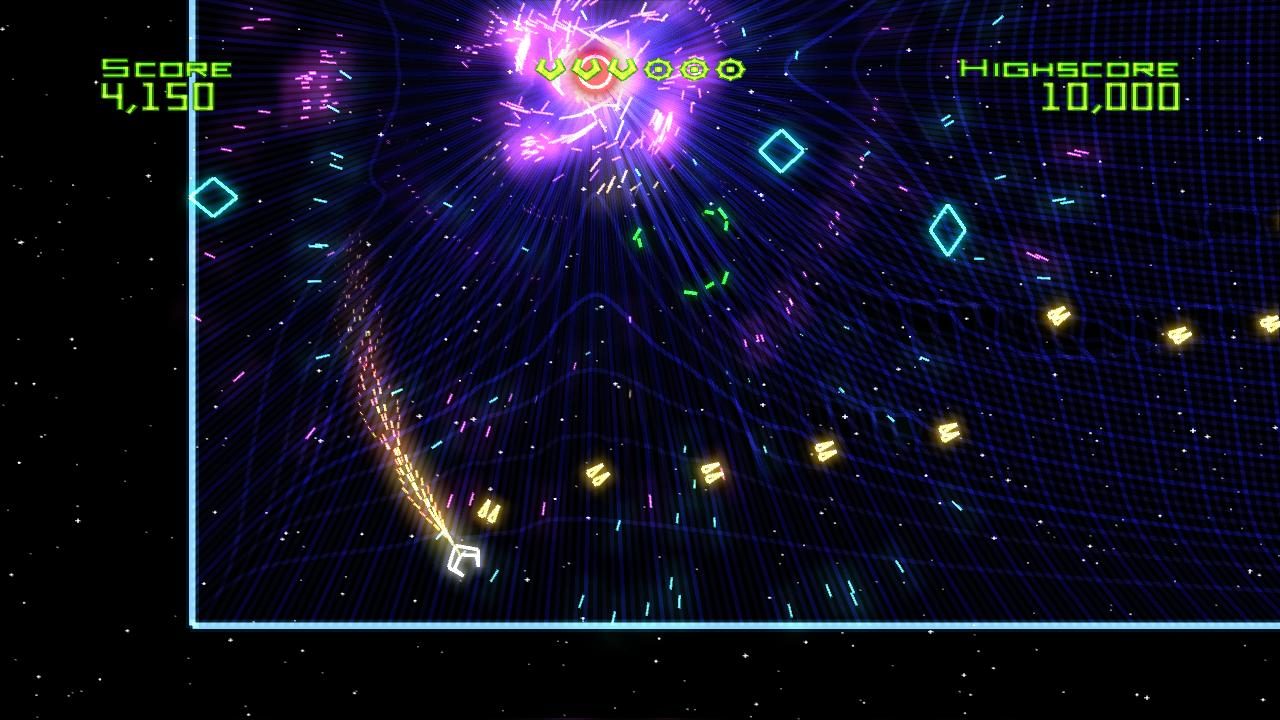The height and width of the screenshot is (720, 1280).
Task: Click the last bomb counter icon
Action: 732,69
